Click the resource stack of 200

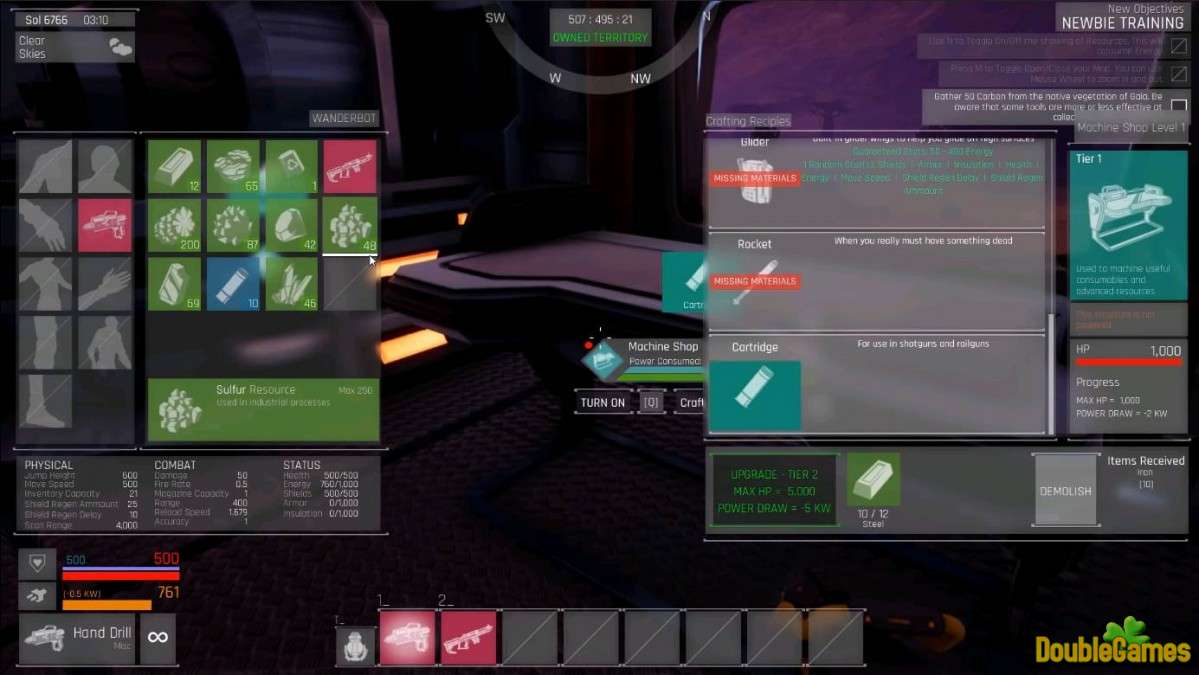click(x=175, y=224)
